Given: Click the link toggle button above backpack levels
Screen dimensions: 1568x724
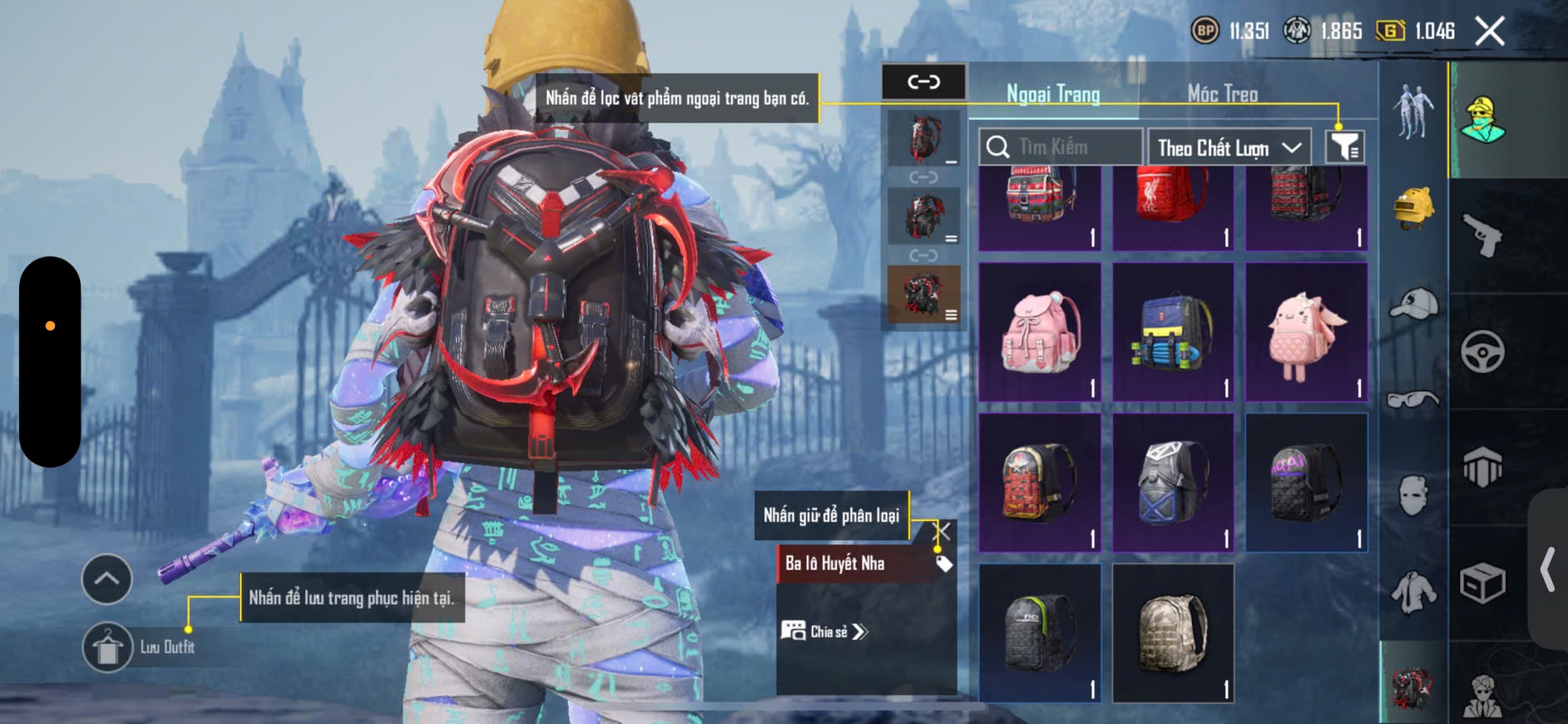Looking at the screenshot, I should 923,82.
